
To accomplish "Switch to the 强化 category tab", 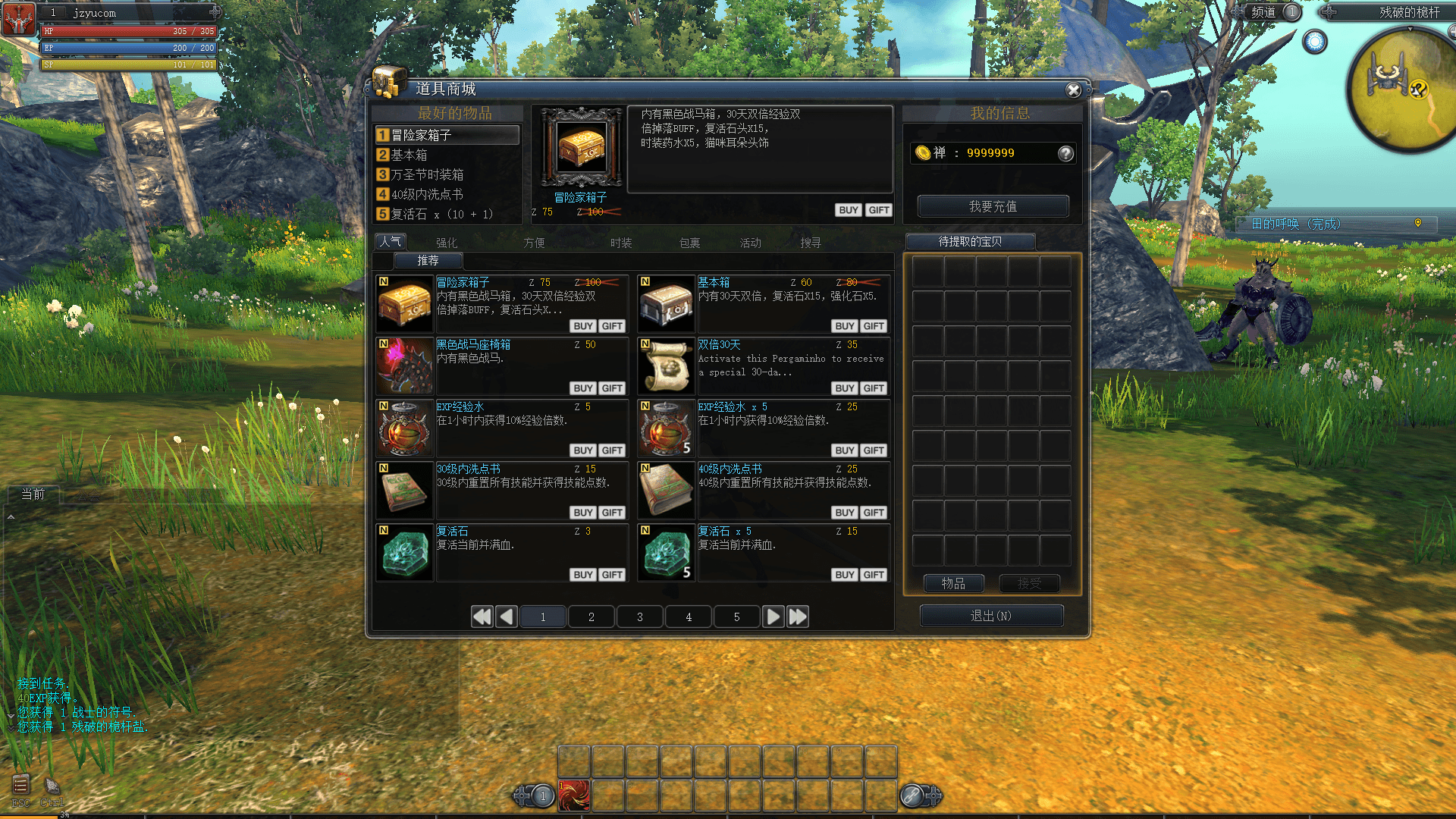I will click(447, 243).
